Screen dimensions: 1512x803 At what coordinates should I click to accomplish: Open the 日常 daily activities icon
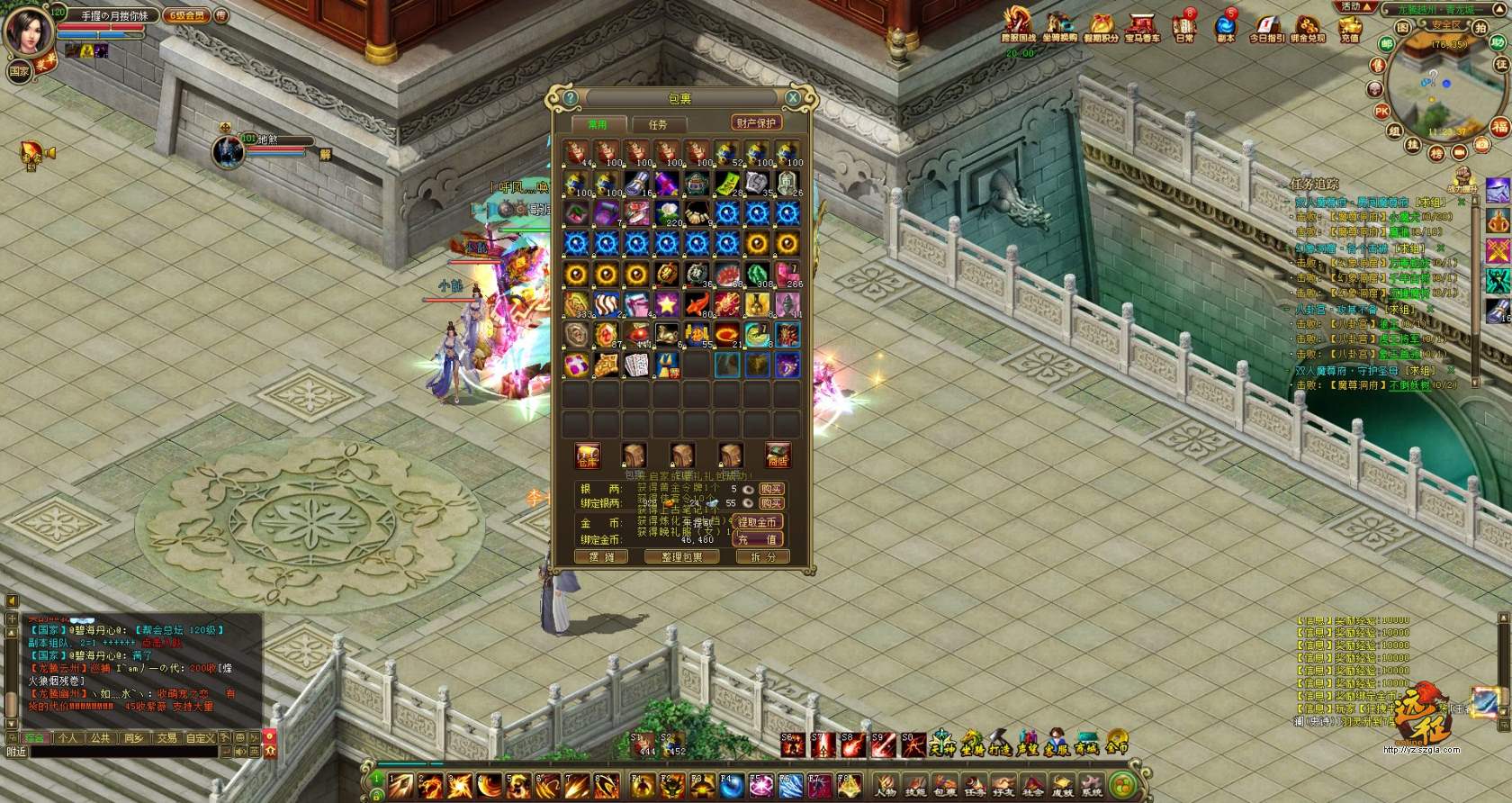point(1184,27)
